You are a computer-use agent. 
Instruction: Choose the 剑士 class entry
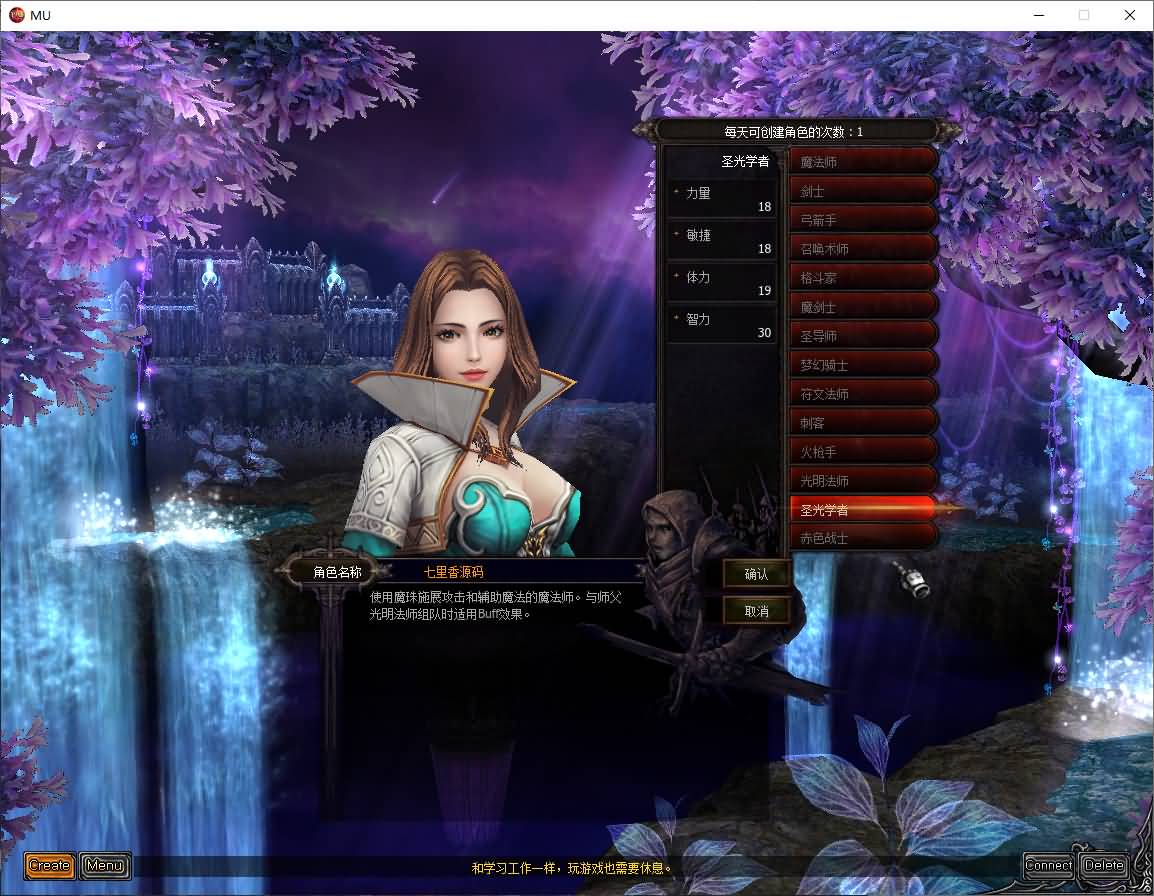click(x=863, y=191)
